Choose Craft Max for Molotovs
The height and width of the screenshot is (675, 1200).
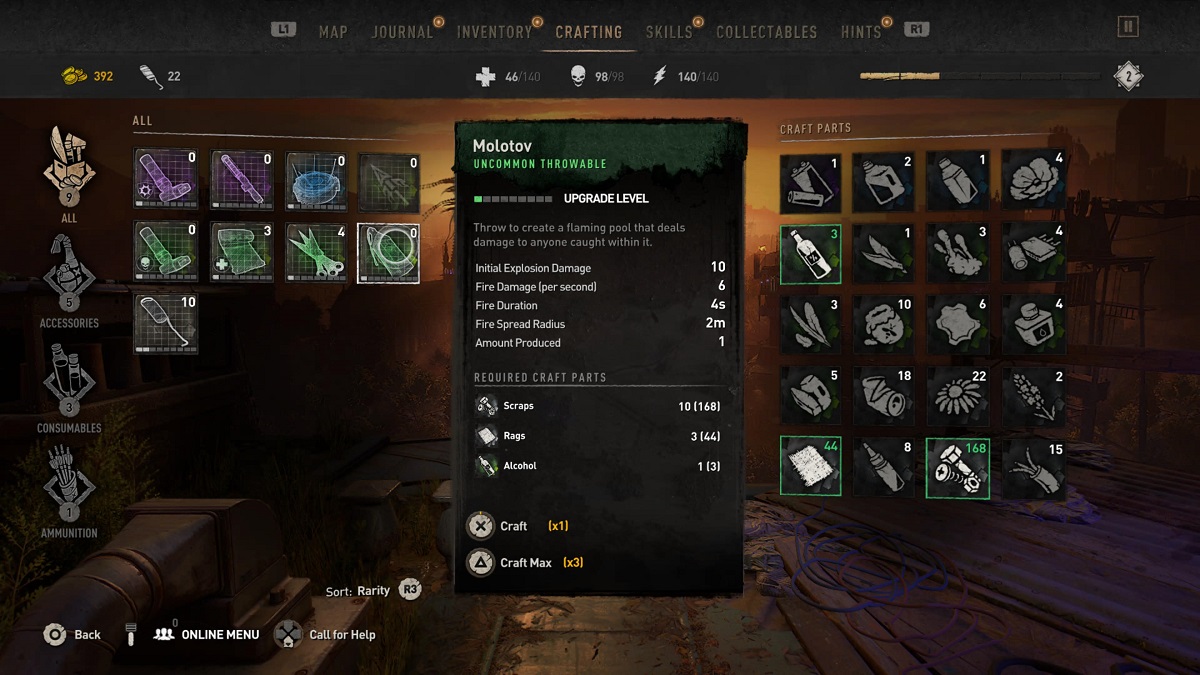[x=525, y=563]
